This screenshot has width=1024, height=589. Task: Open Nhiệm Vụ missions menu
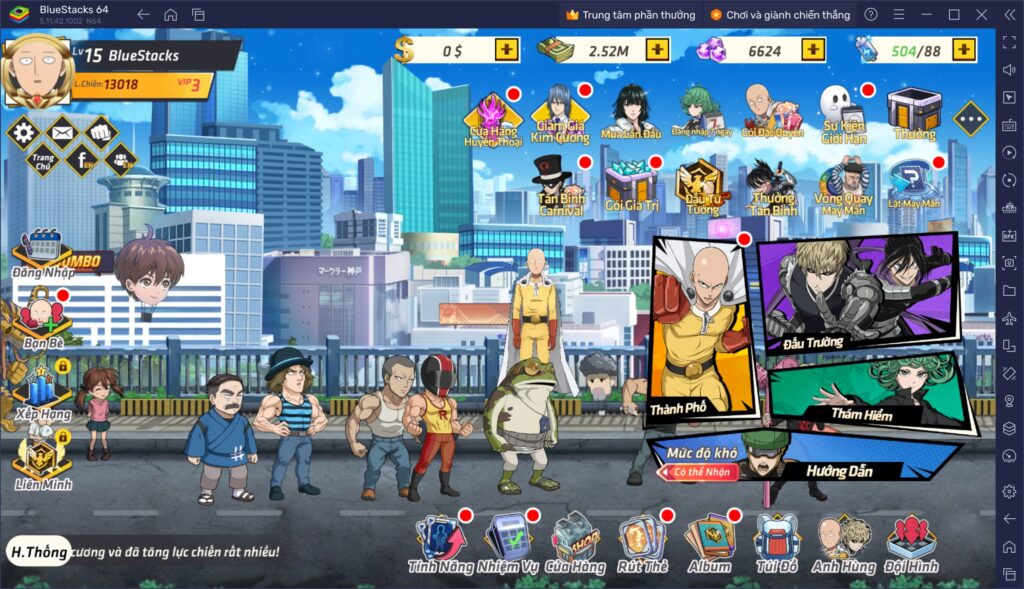[508, 544]
